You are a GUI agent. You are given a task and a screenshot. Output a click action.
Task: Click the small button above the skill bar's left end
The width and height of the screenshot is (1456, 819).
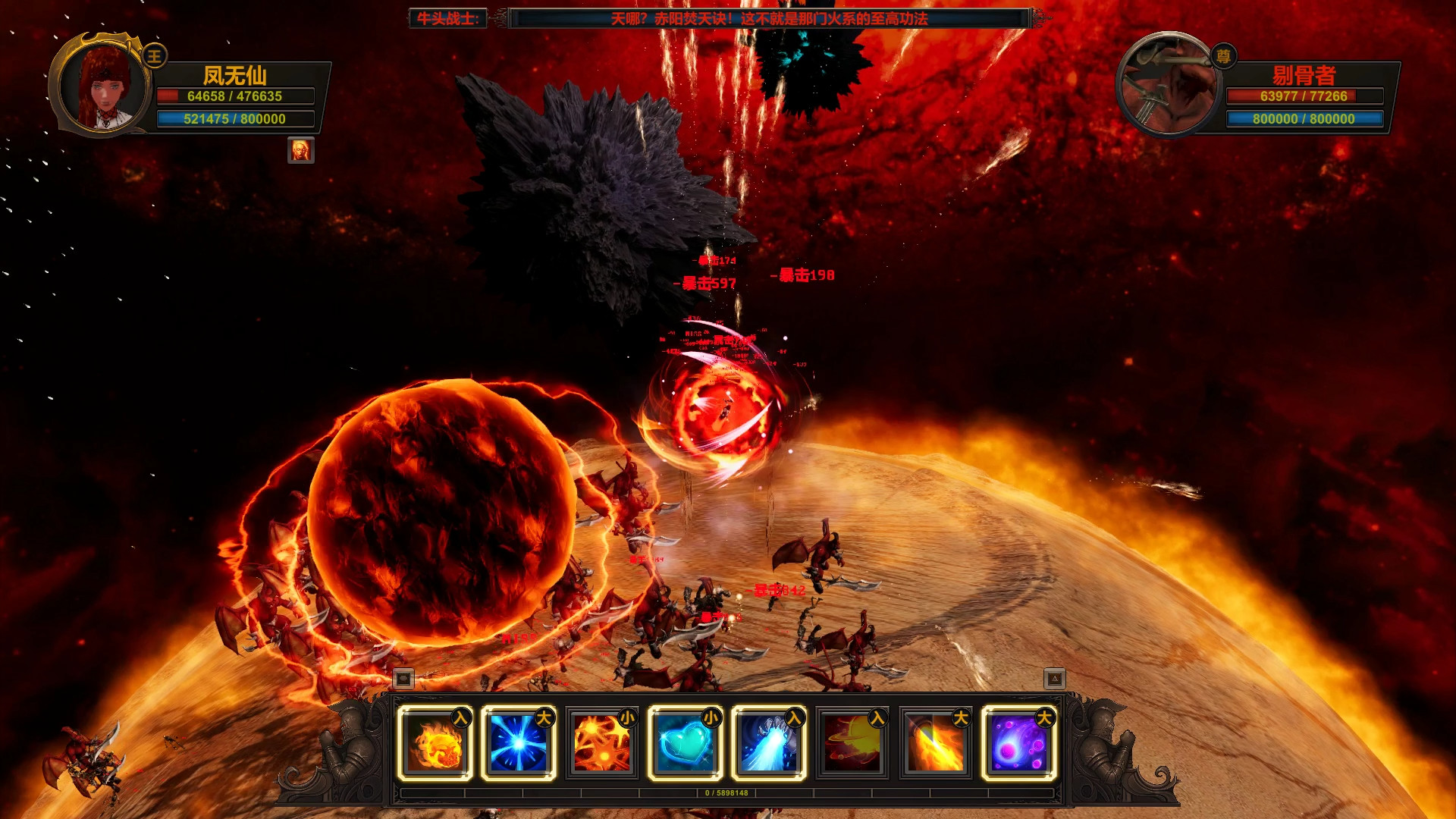pos(403,679)
